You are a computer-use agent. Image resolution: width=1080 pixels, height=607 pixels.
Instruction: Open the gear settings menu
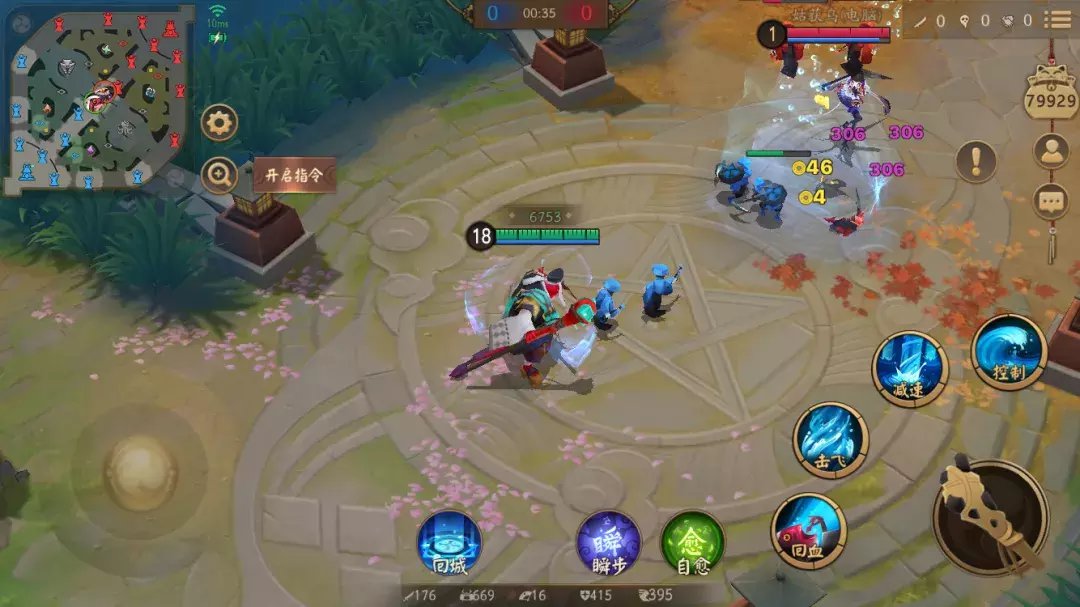point(219,123)
